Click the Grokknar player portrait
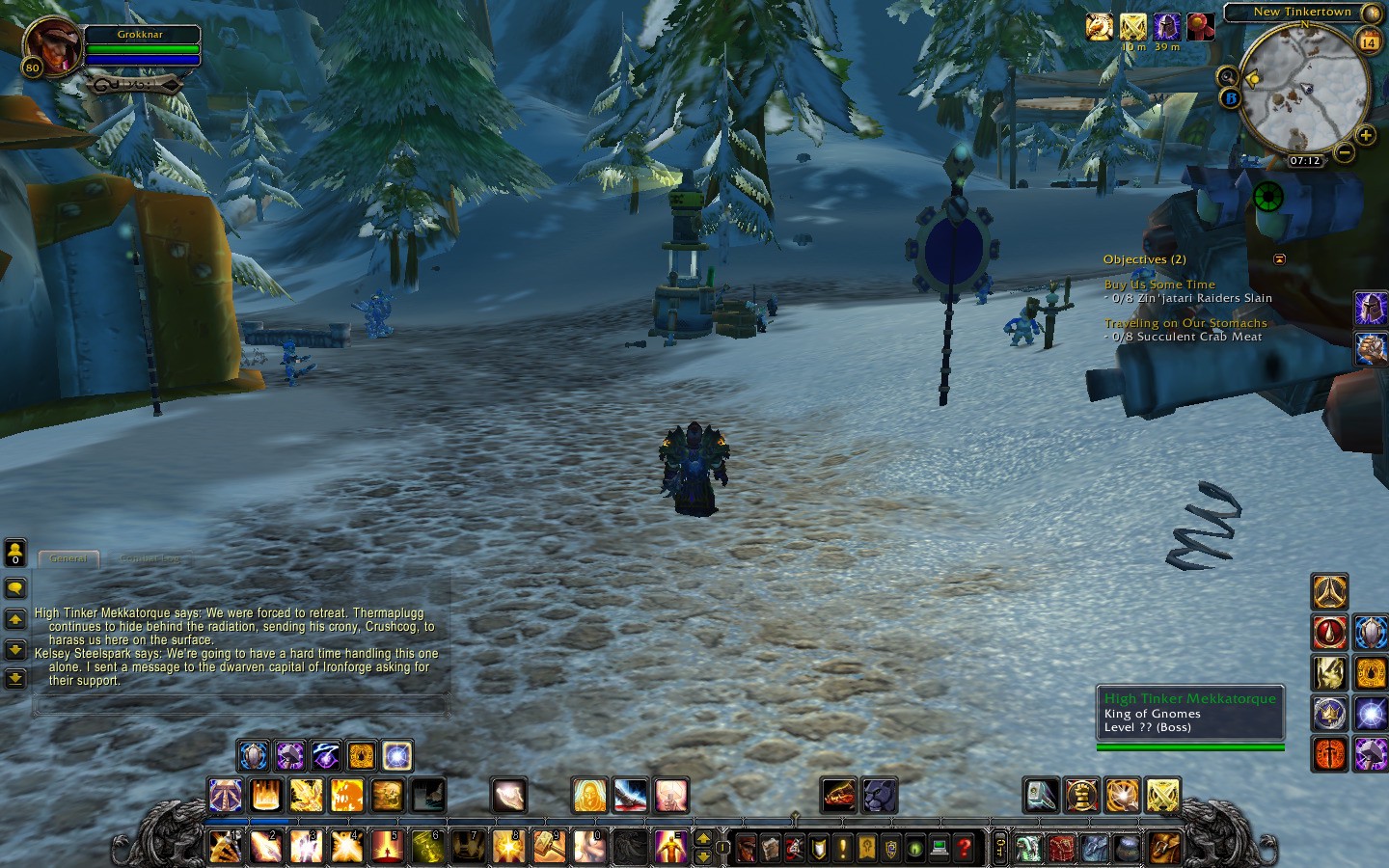This screenshot has height=868, width=1389. (x=54, y=45)
